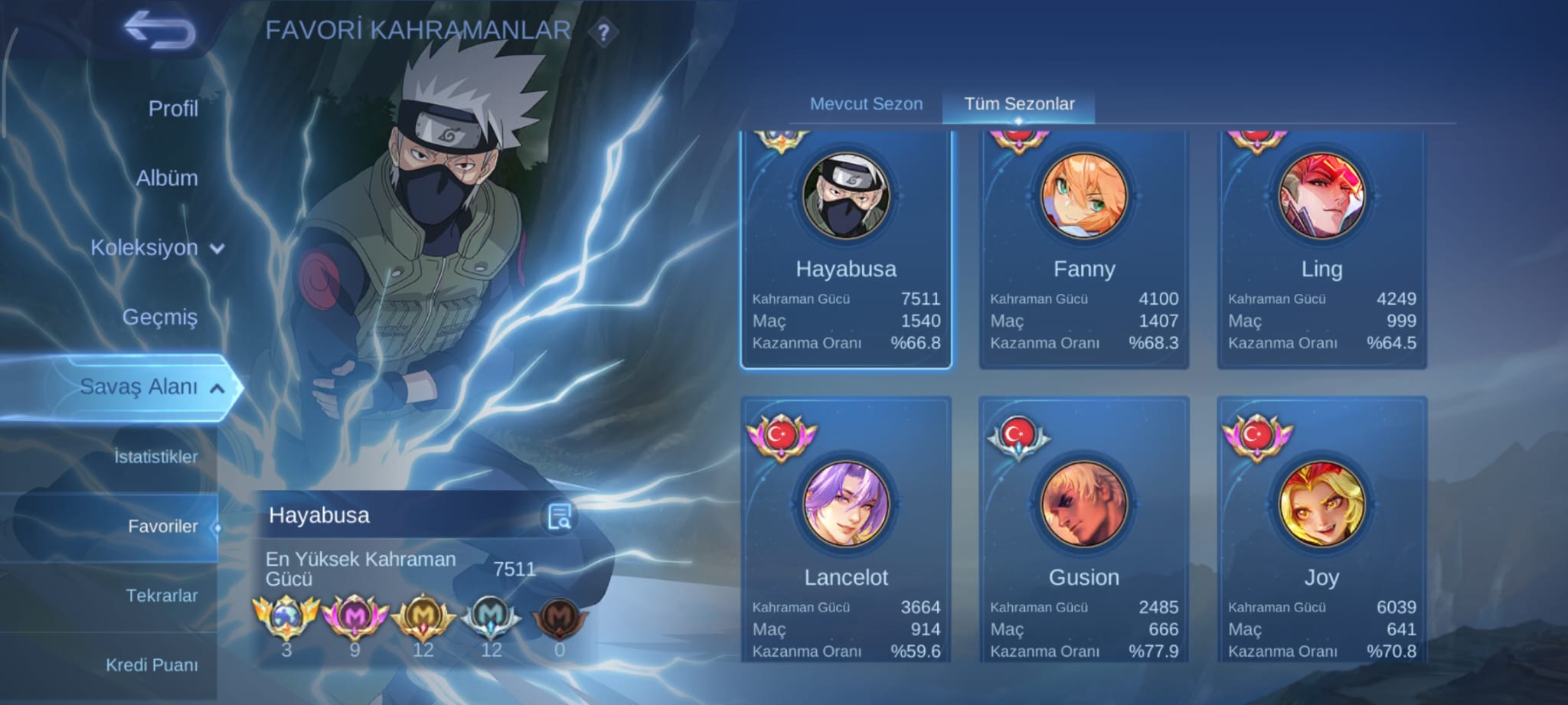Open the Kredi Puanı page

[x=153, y=665]
